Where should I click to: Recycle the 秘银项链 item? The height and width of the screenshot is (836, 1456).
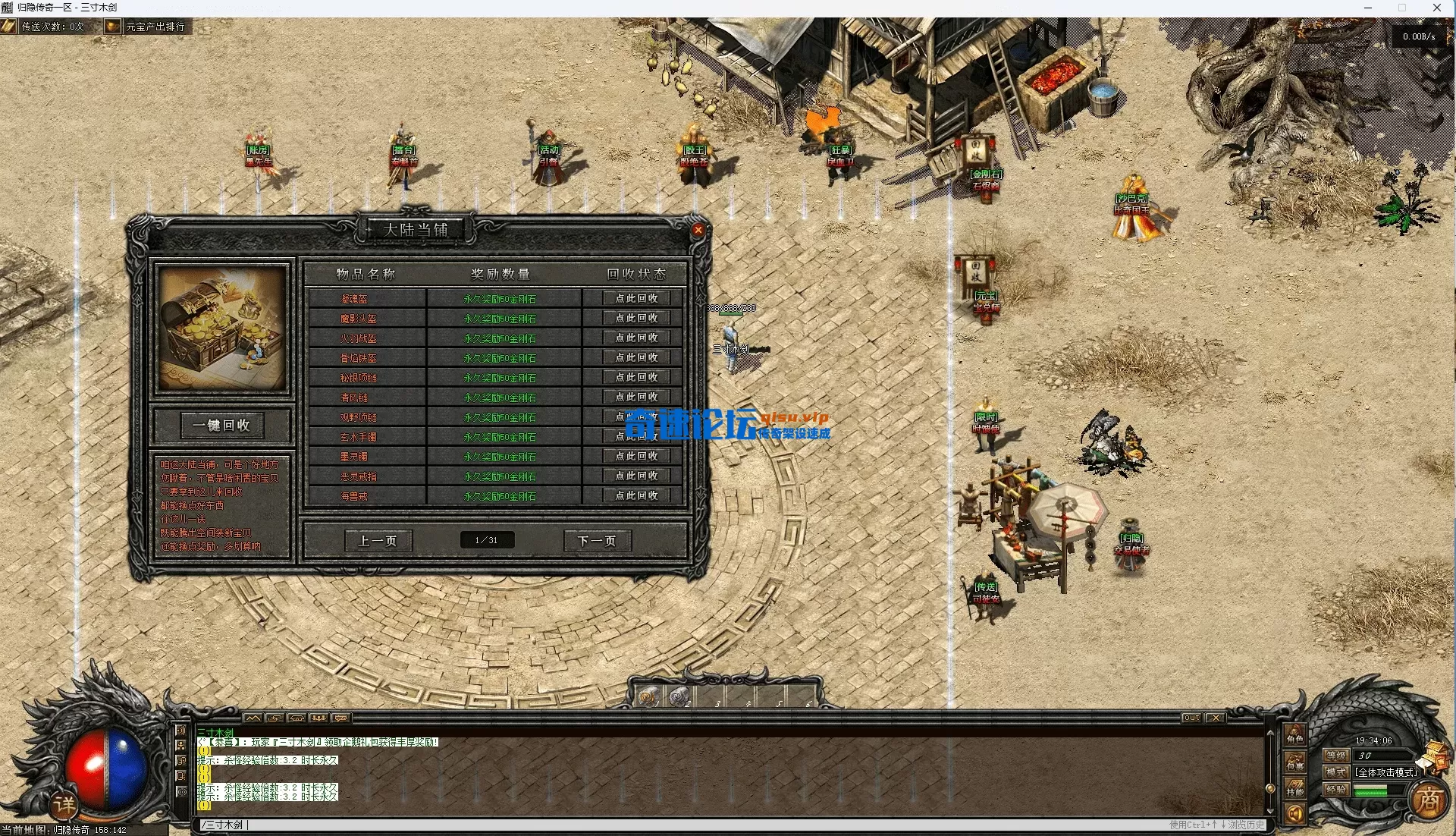636,377
